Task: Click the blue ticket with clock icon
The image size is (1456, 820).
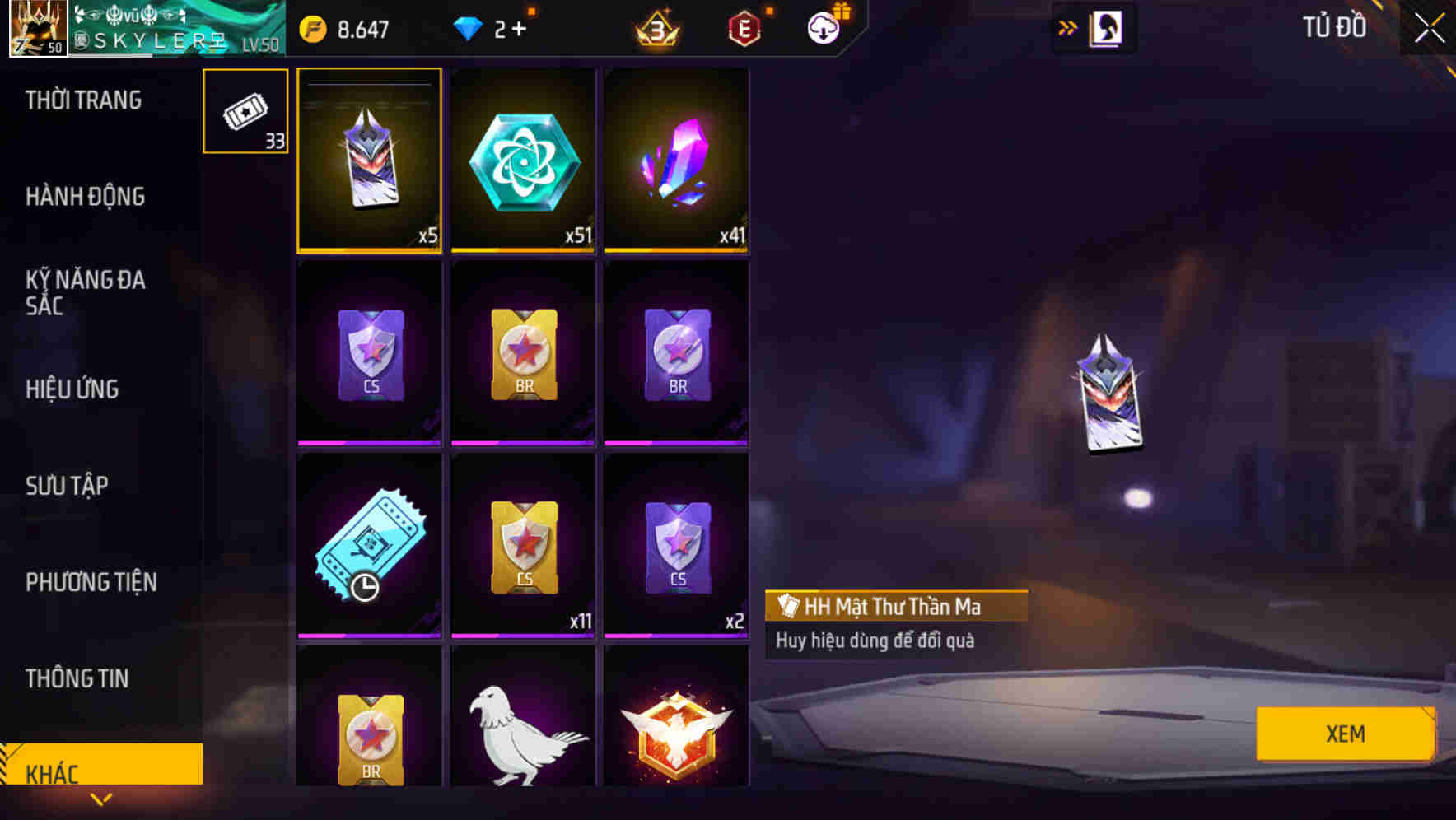Action: (x=369, y=545)
